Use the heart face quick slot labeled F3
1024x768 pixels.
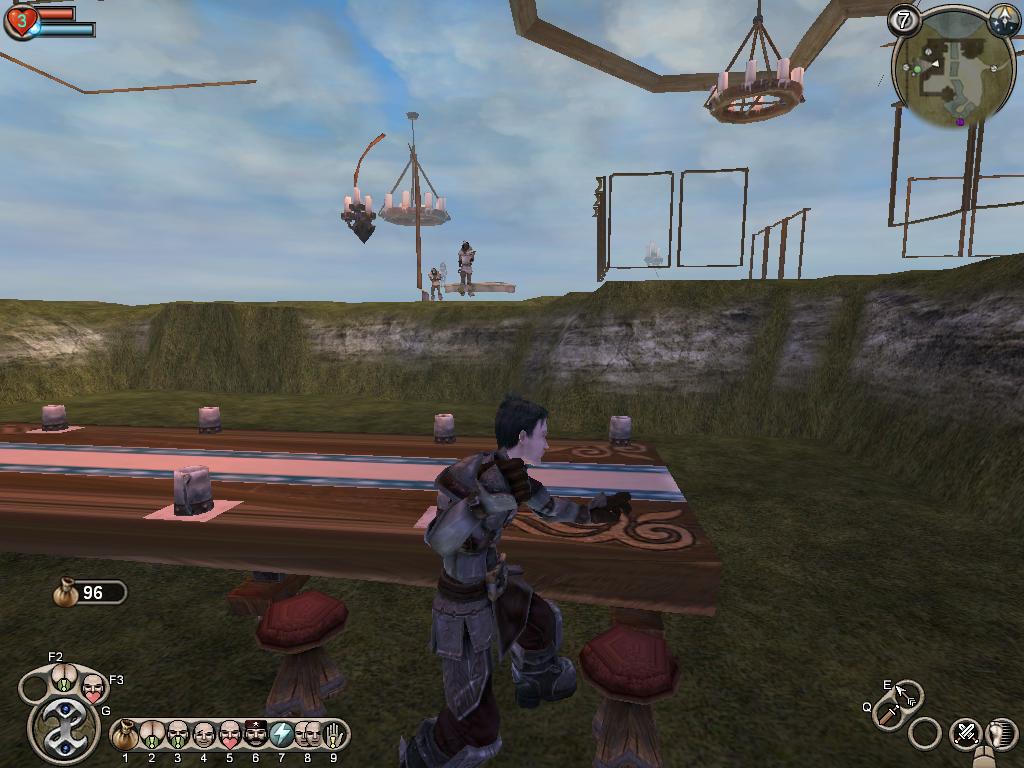[93, 687]
